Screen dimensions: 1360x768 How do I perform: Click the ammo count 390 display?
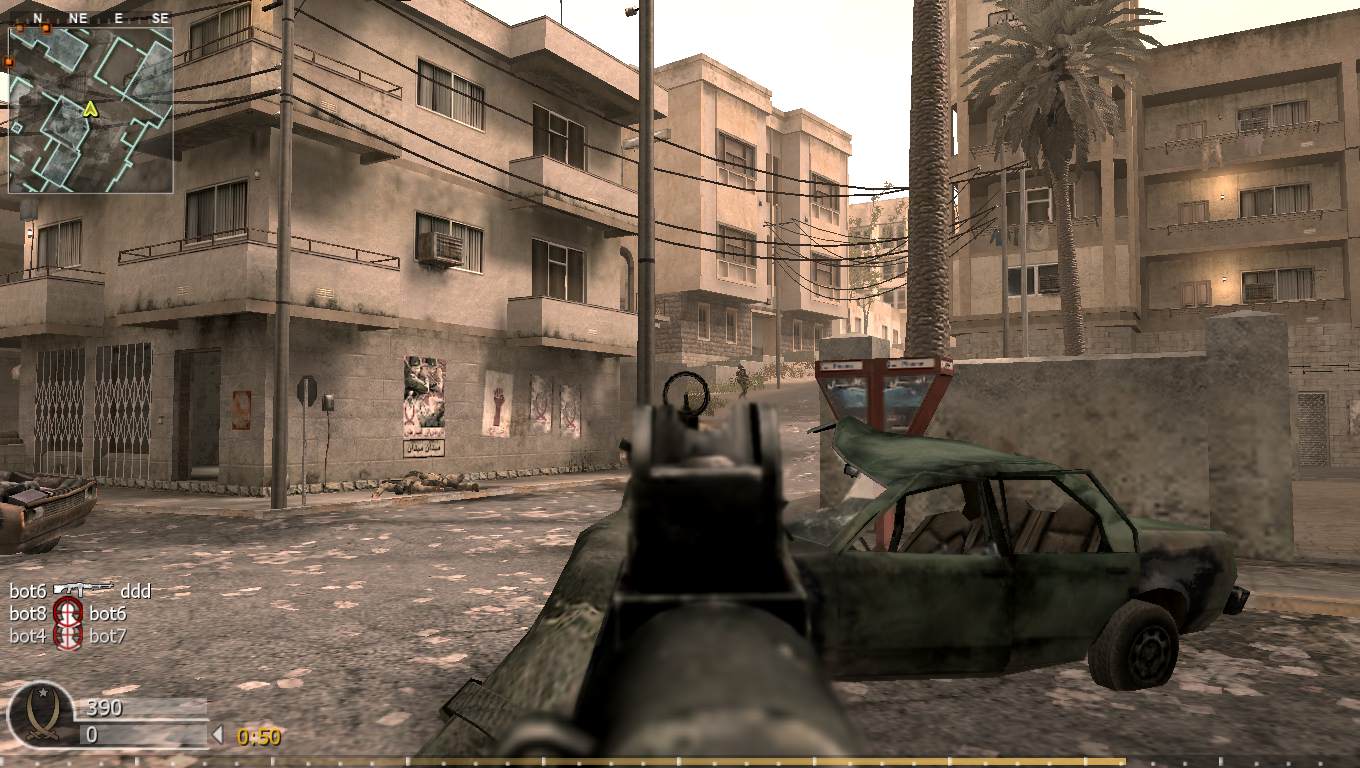click(x=104, y=708)
